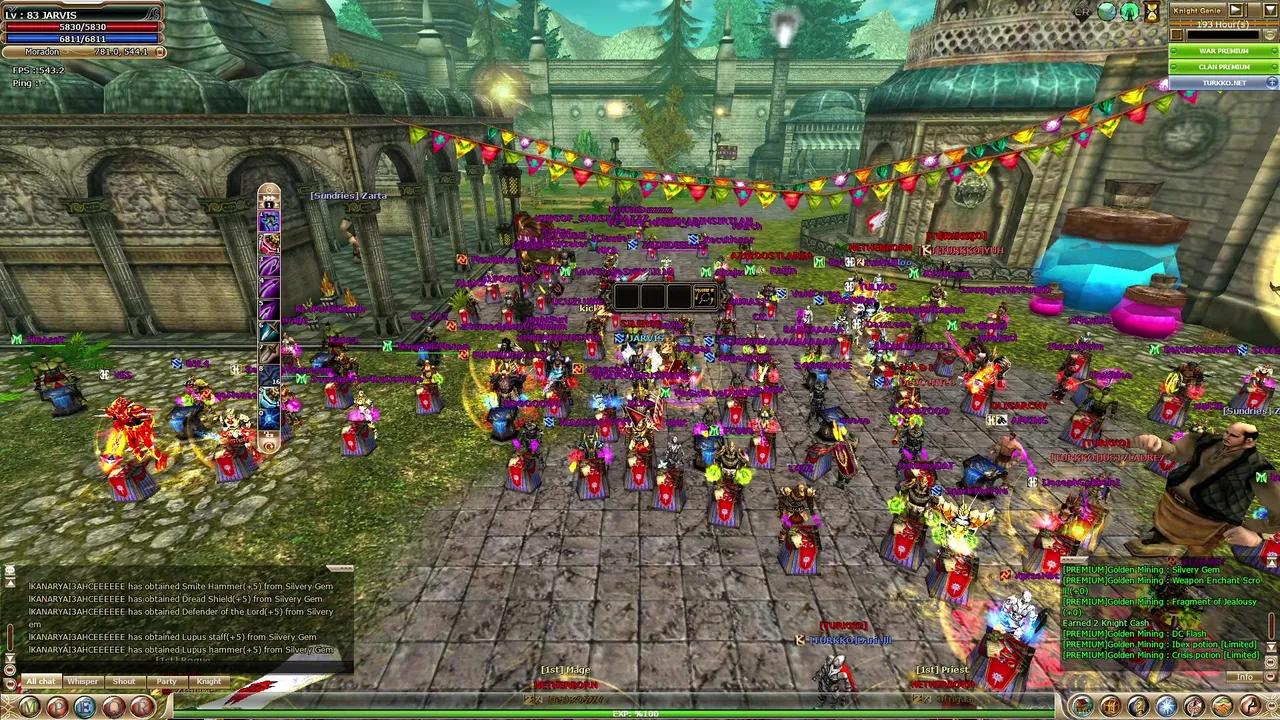Click the round P menu button

(x=57, y=707)
